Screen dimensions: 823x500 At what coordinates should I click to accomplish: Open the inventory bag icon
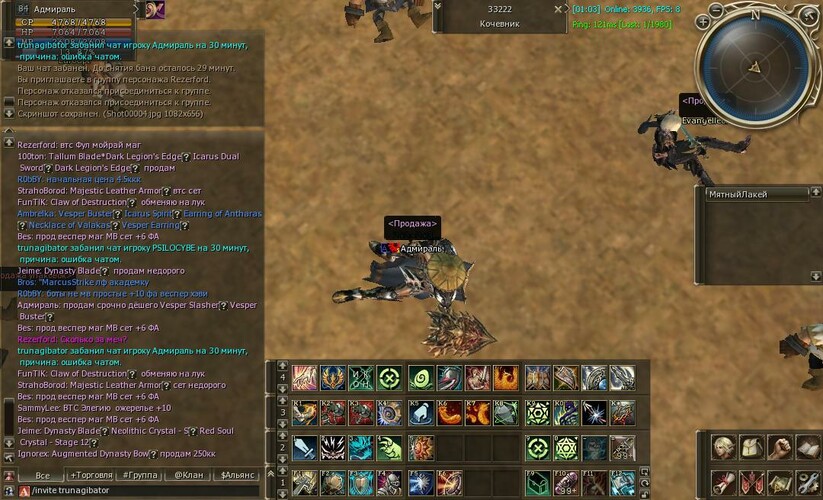(x=752, y=447)
